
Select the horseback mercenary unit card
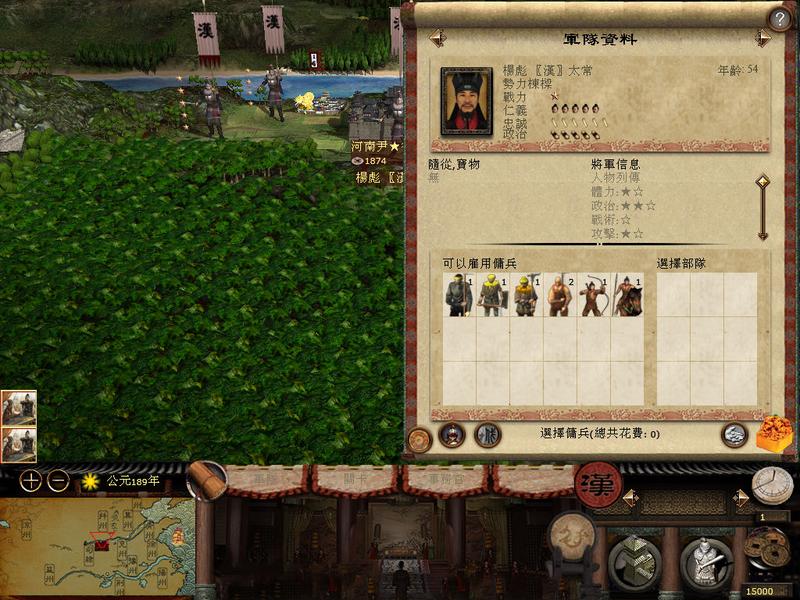pos(628,295)
